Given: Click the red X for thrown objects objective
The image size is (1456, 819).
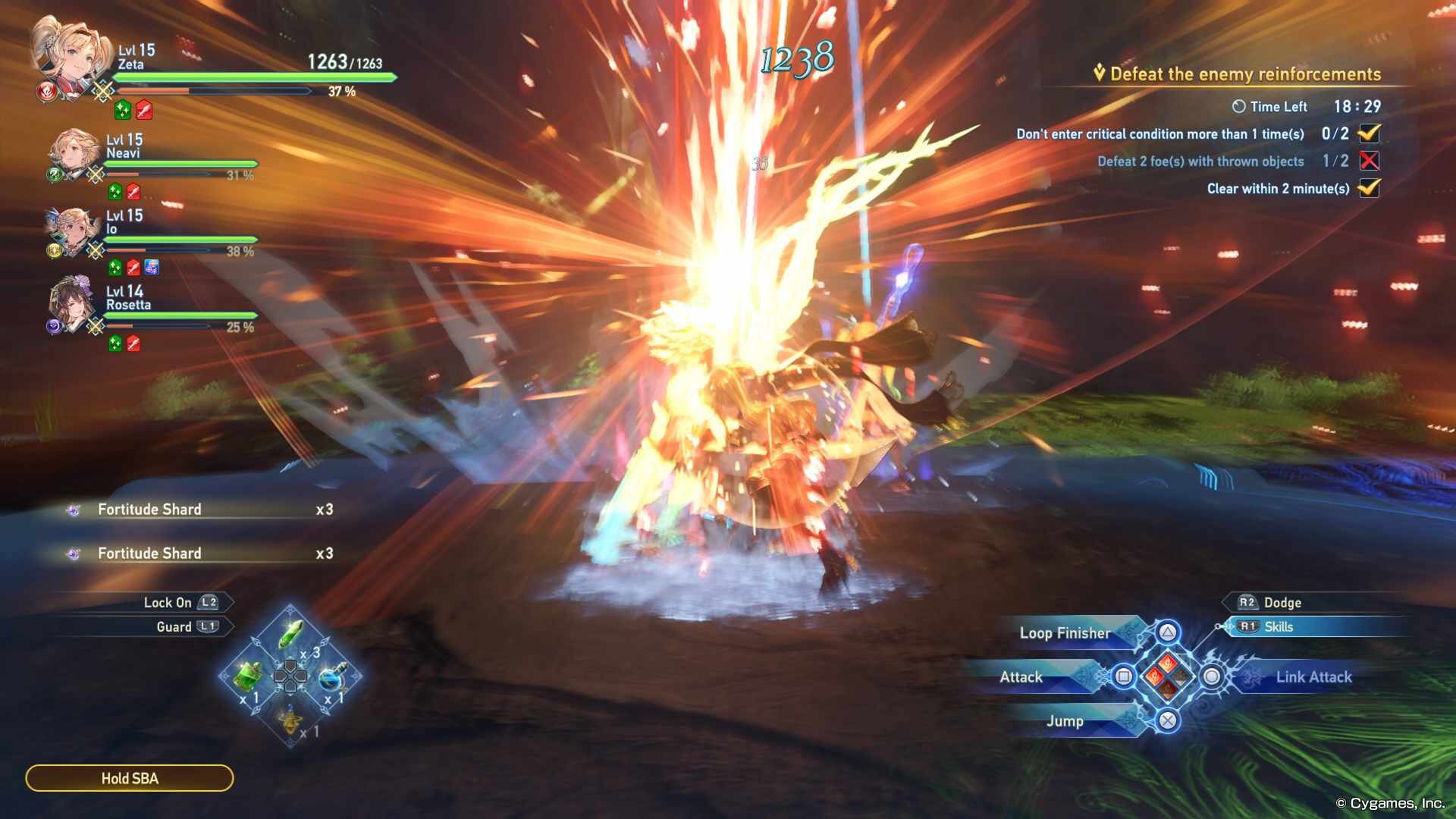Looking at the screenshot, I should point(1368,162).
